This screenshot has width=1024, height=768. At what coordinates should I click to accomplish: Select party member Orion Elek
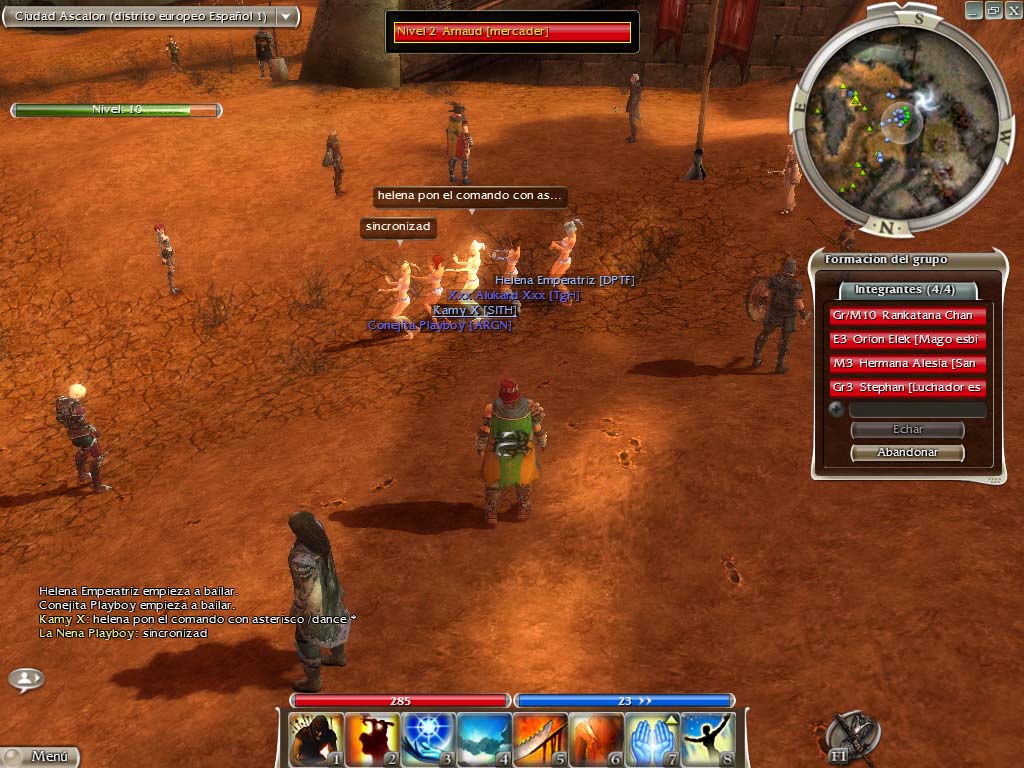click(x=908, y=340)
